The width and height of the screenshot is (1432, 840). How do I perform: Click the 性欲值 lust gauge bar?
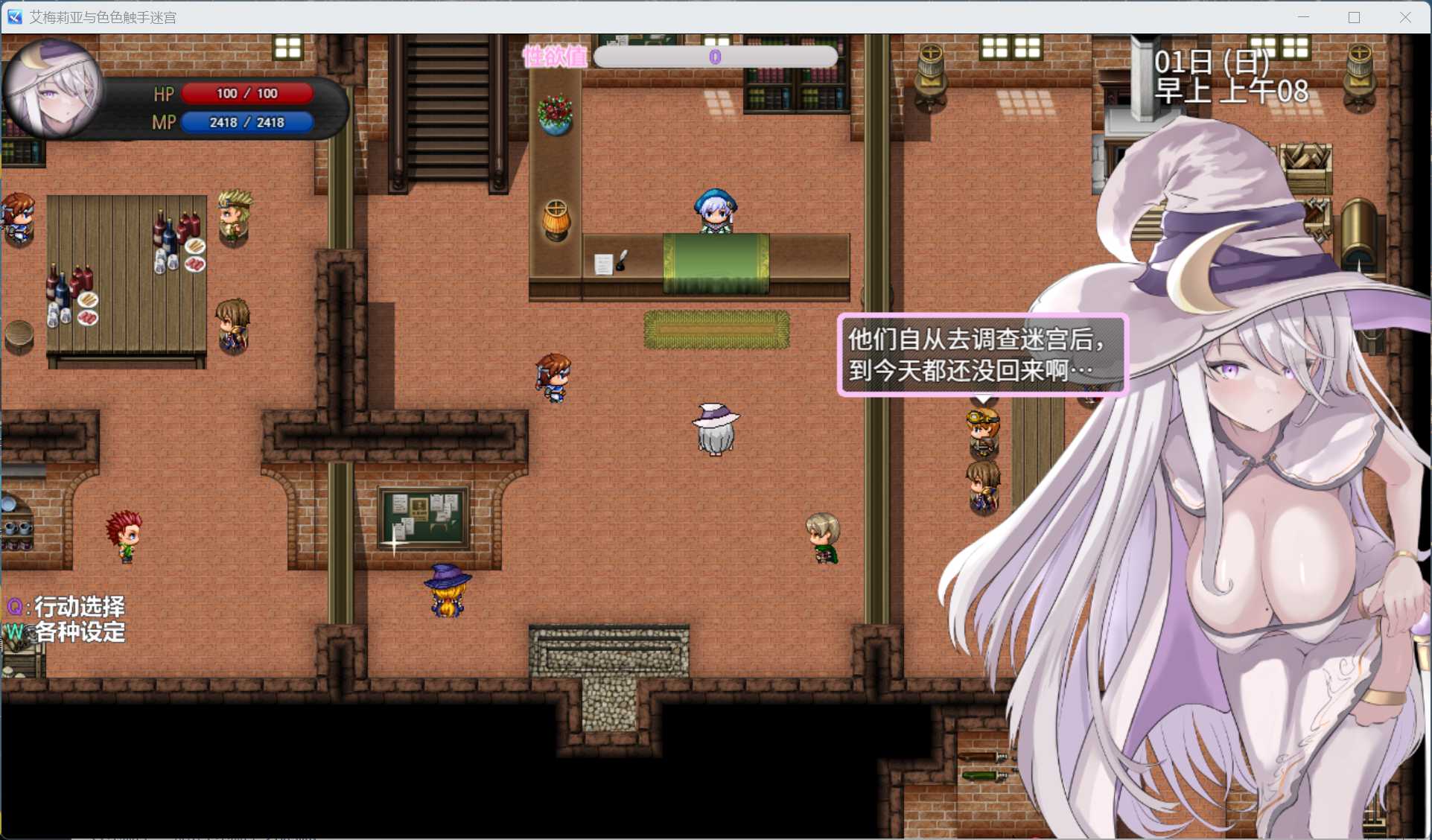[716, 57]
